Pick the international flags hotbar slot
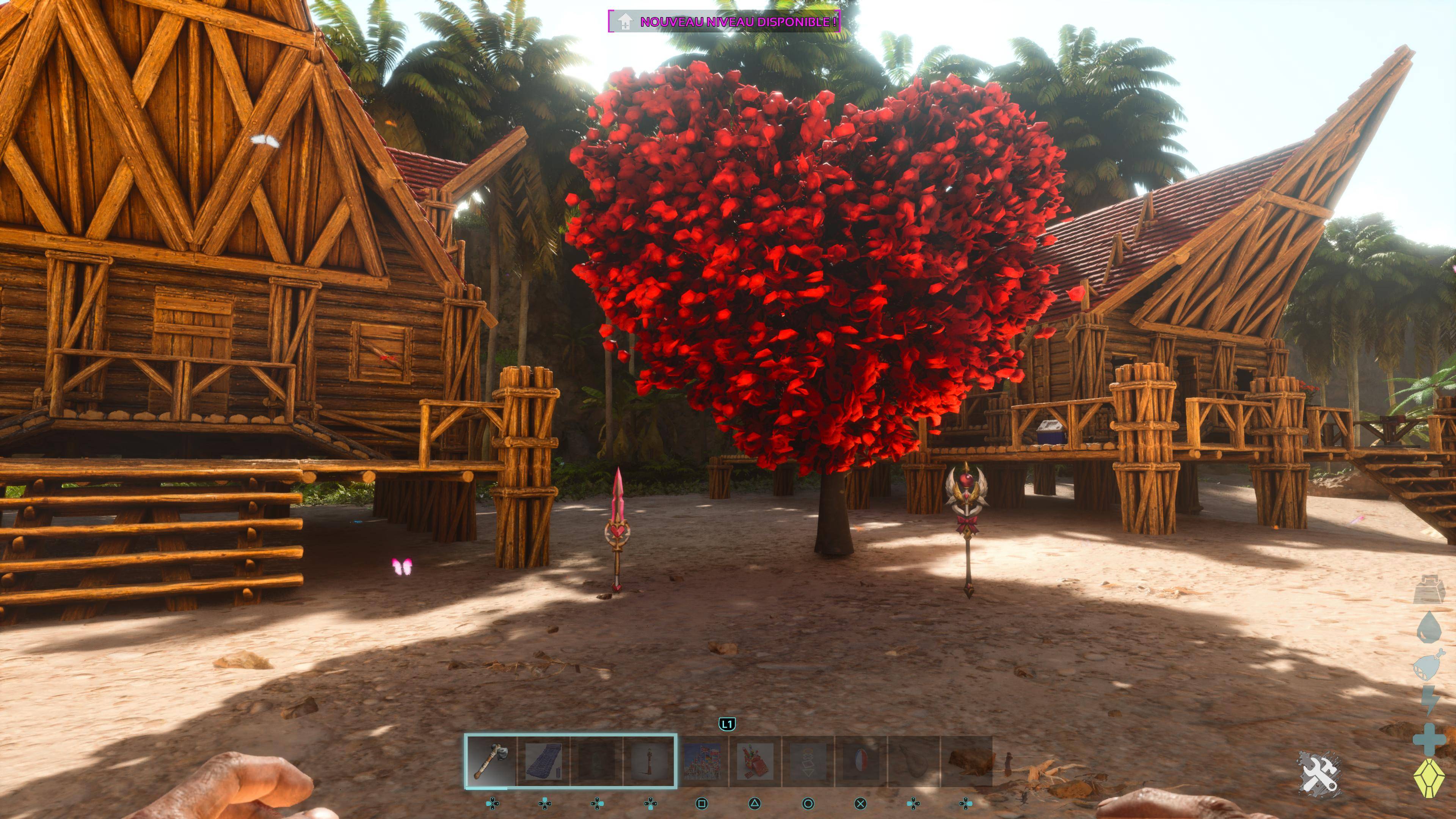This screenshot has width=1456, height=819. (702, 761)
